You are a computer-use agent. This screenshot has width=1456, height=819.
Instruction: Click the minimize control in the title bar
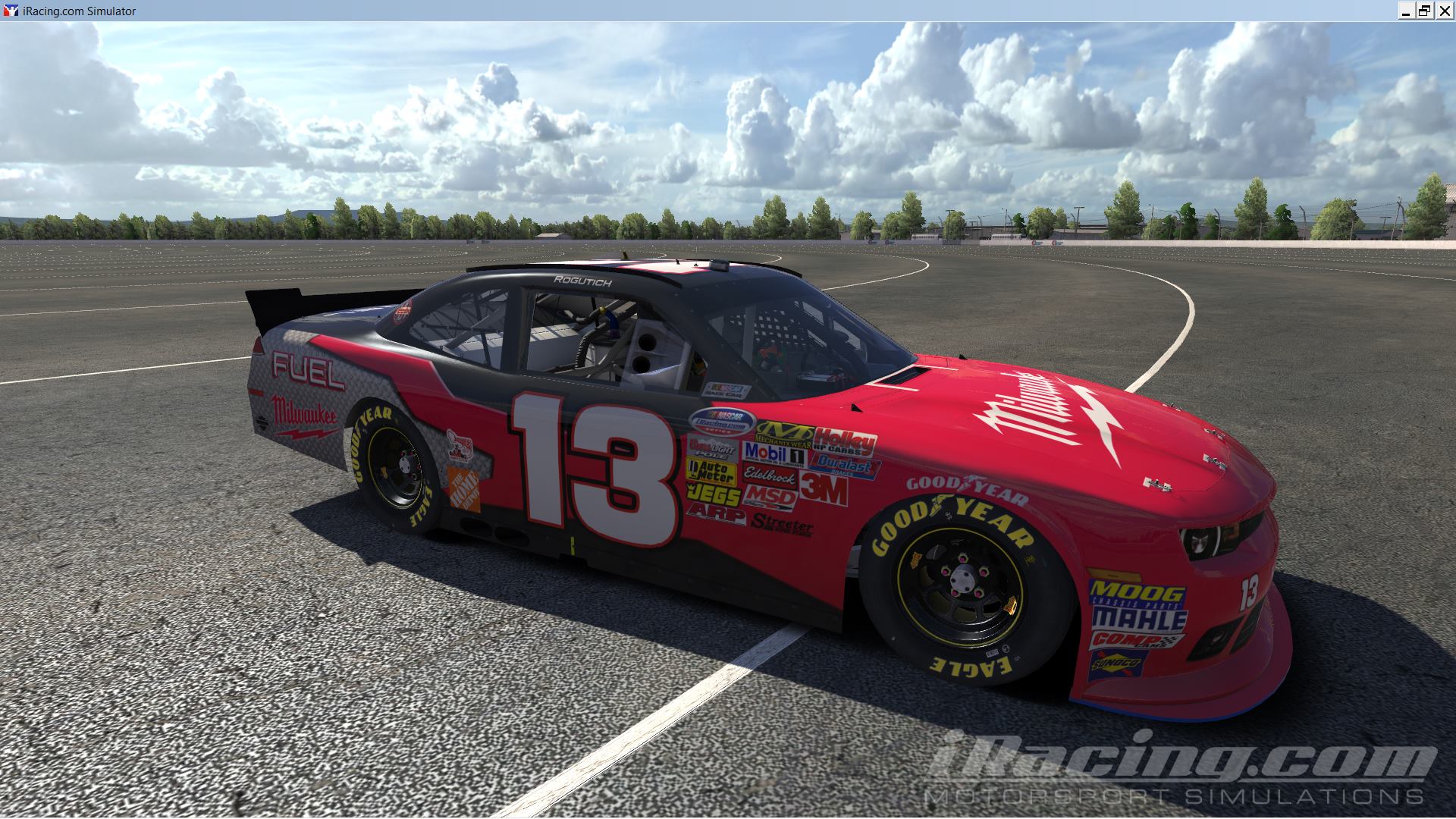[x=1408, y=11]
